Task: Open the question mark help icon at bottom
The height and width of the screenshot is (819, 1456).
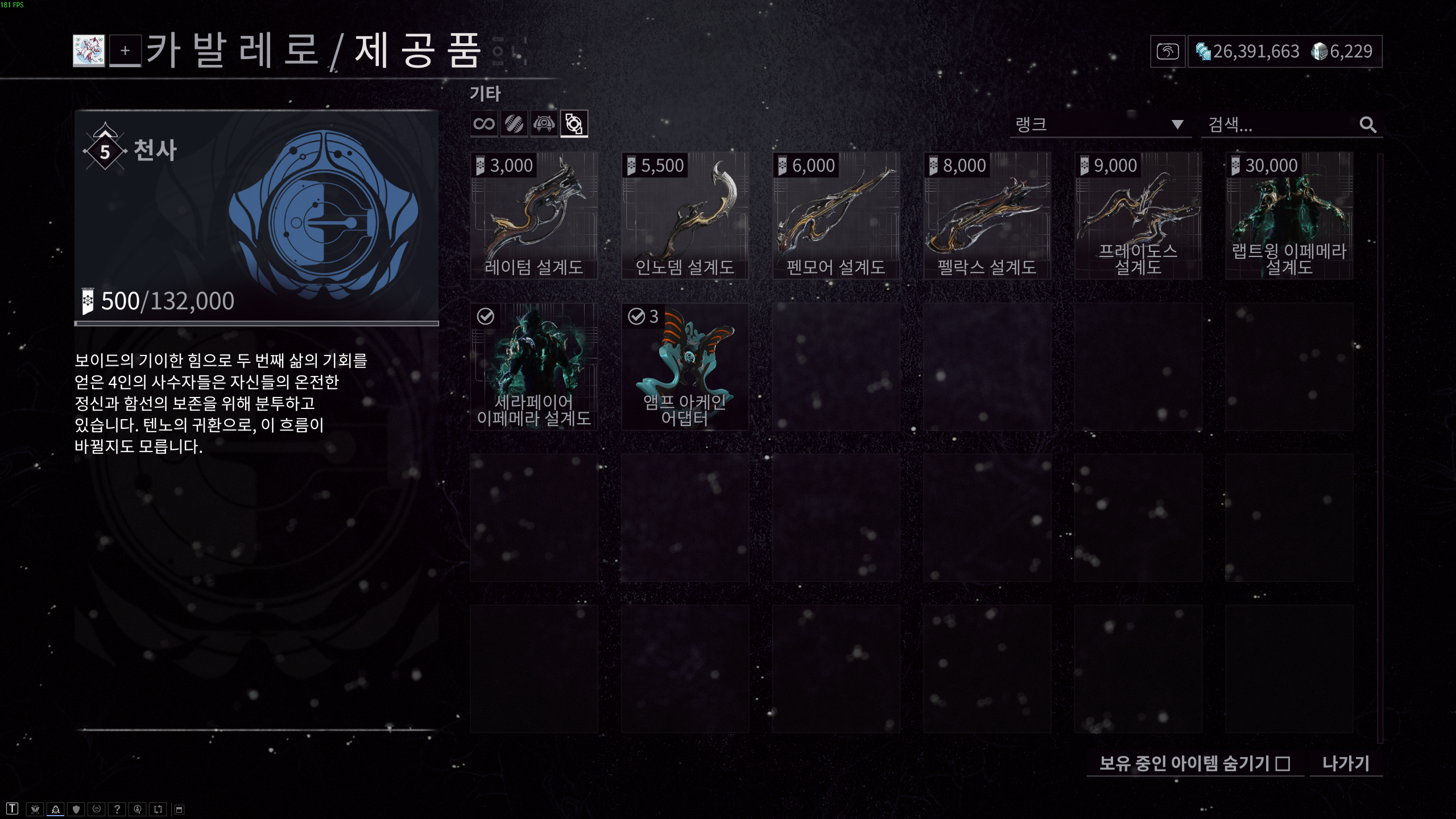Action: pos(117,808)
